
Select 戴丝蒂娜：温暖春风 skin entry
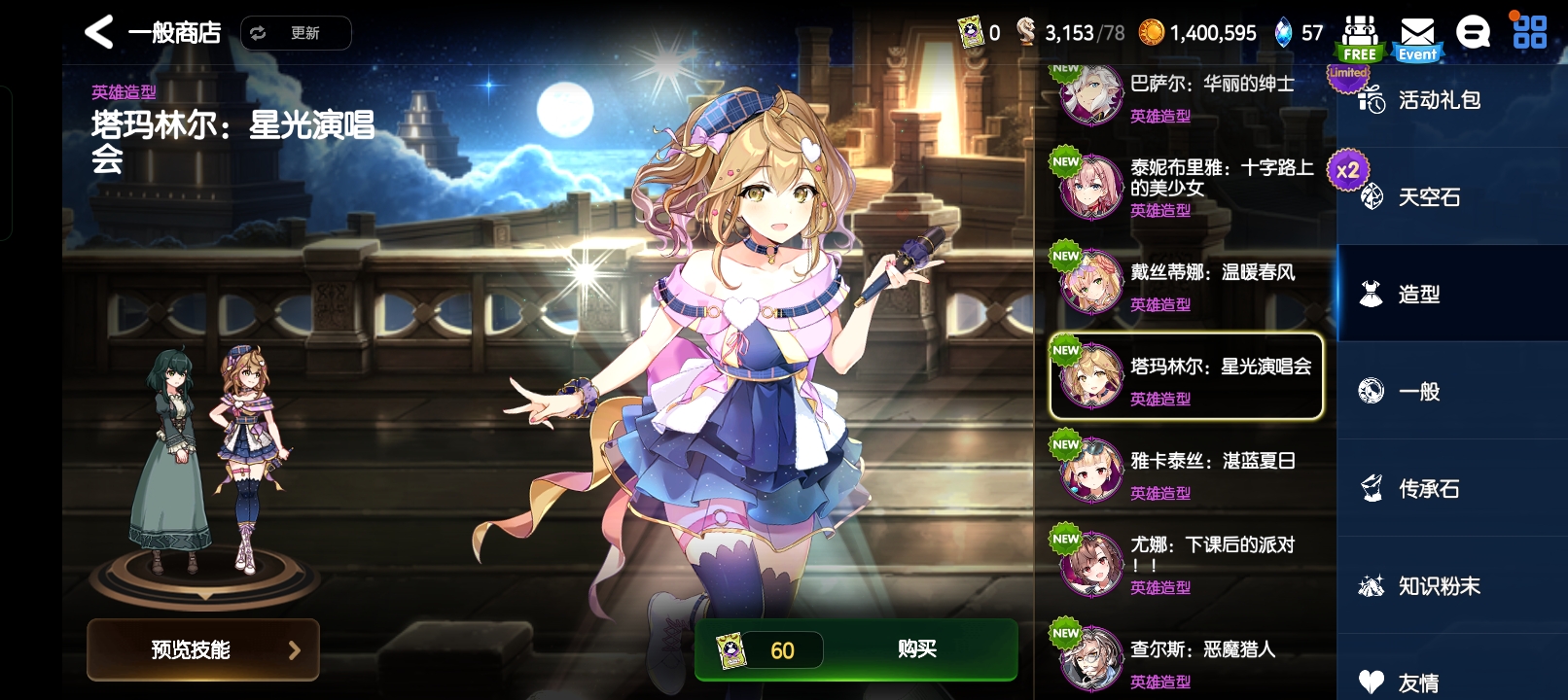click(x=1187, y=282)
